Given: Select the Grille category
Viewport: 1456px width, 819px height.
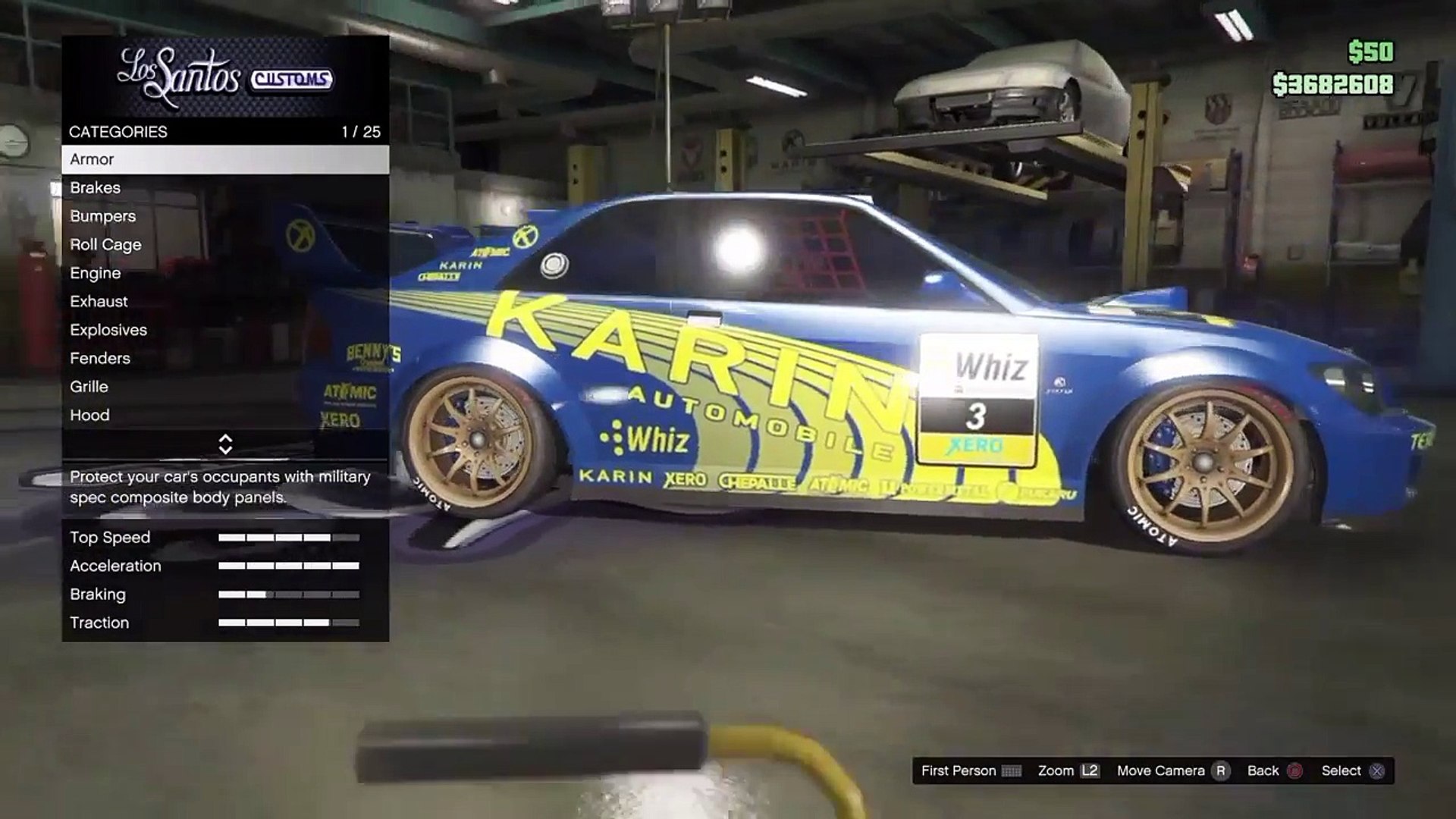Looking at the screenshot, I should (x=224, y=387).
